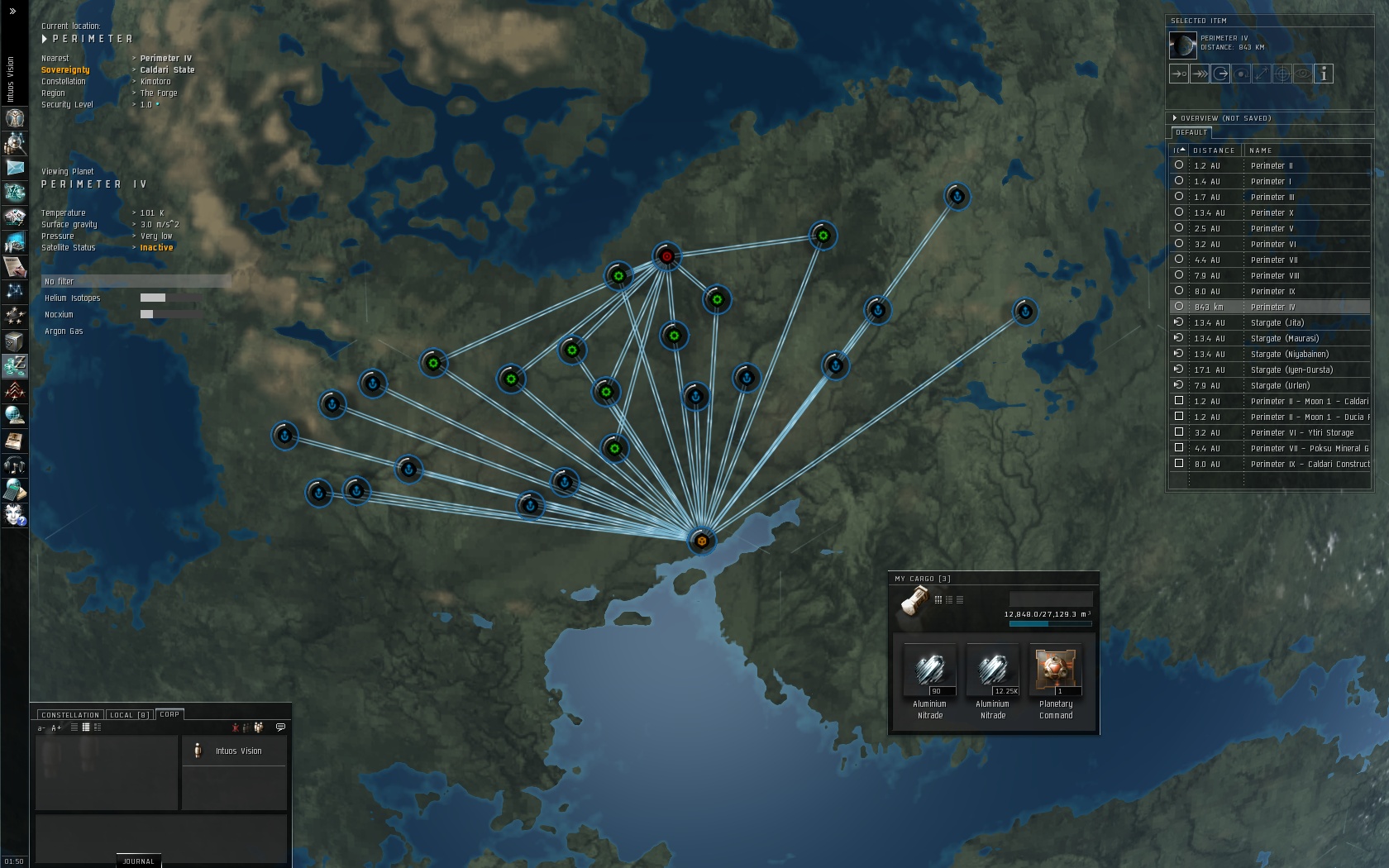Toggle the checkbox beside Perimeter IX - Caldari Construct
The image size is (1389, 868).
(1178, 464)
